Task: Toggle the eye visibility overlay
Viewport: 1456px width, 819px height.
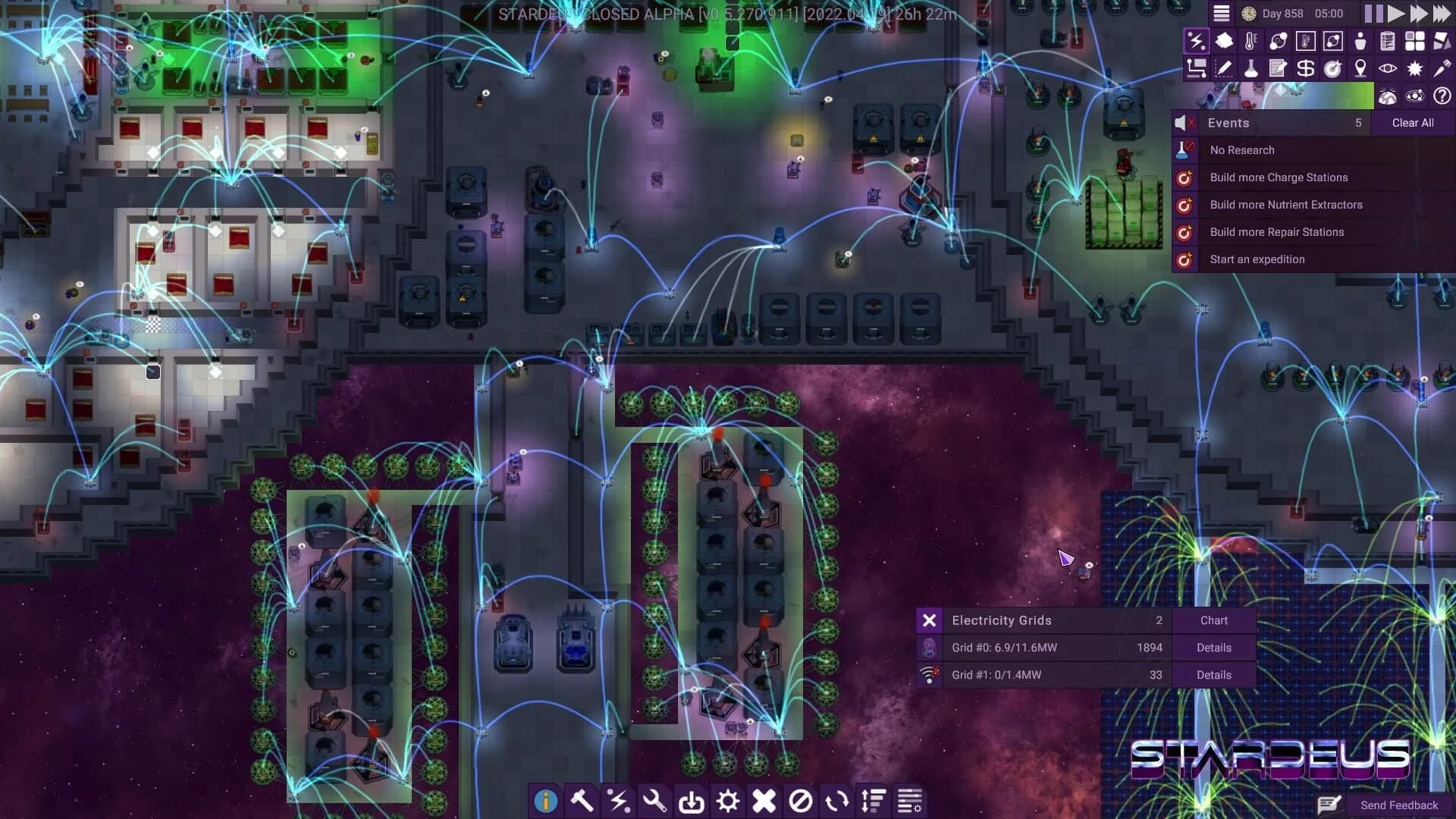Action: pos(1386,68)
